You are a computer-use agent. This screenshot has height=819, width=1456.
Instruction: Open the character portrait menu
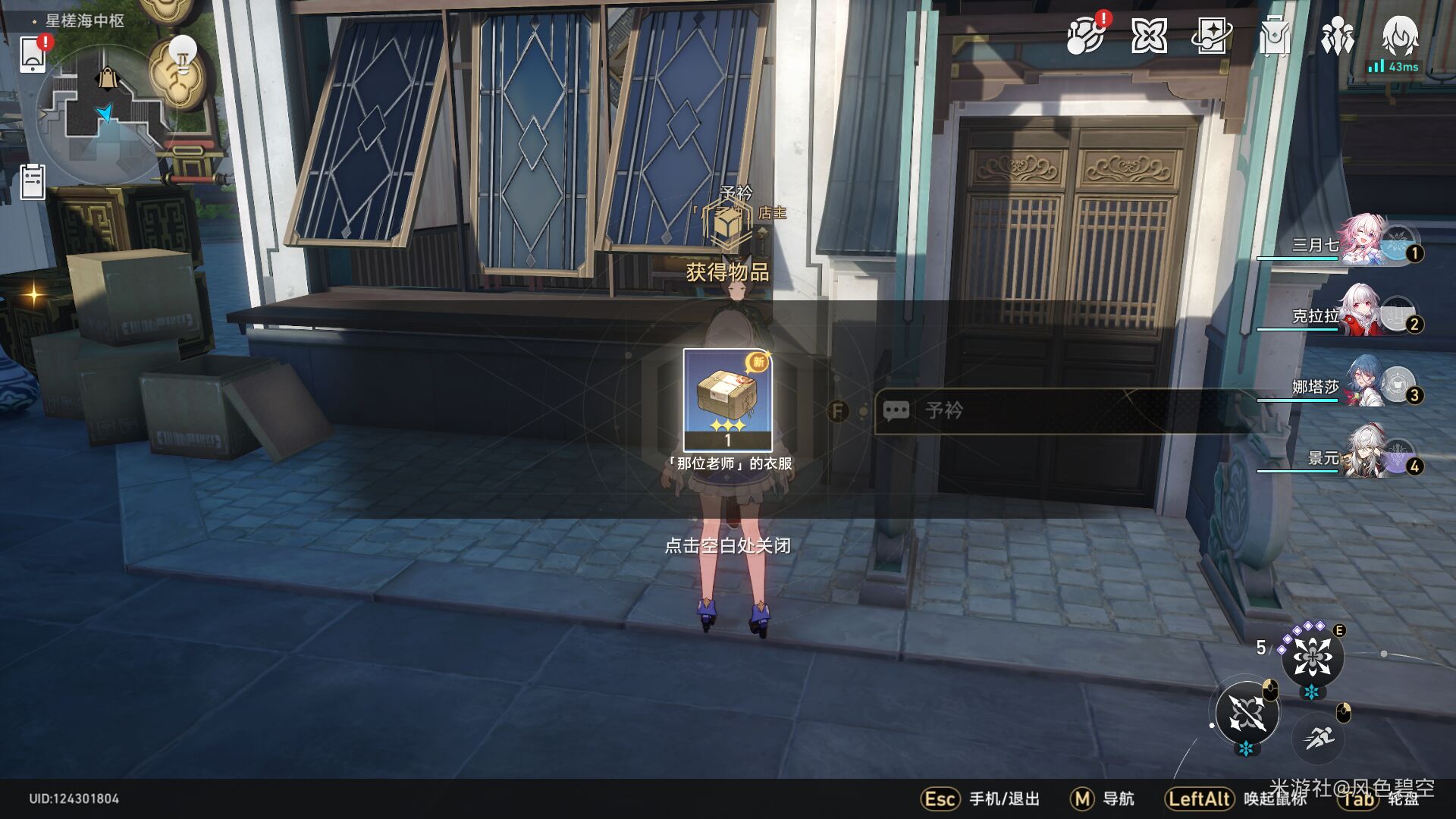(1400, 34)
